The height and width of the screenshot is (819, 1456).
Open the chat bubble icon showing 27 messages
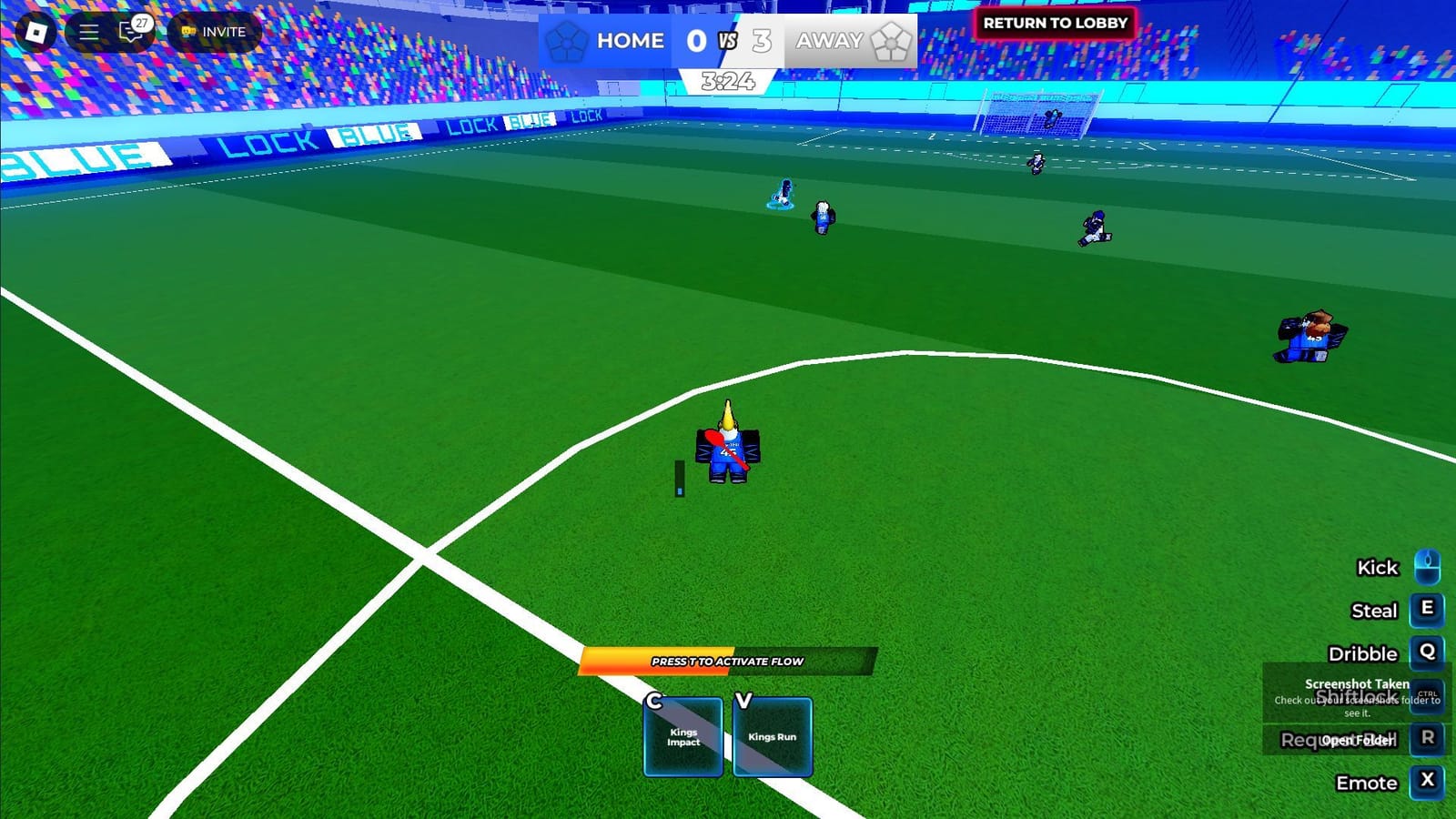coord(130,32)
